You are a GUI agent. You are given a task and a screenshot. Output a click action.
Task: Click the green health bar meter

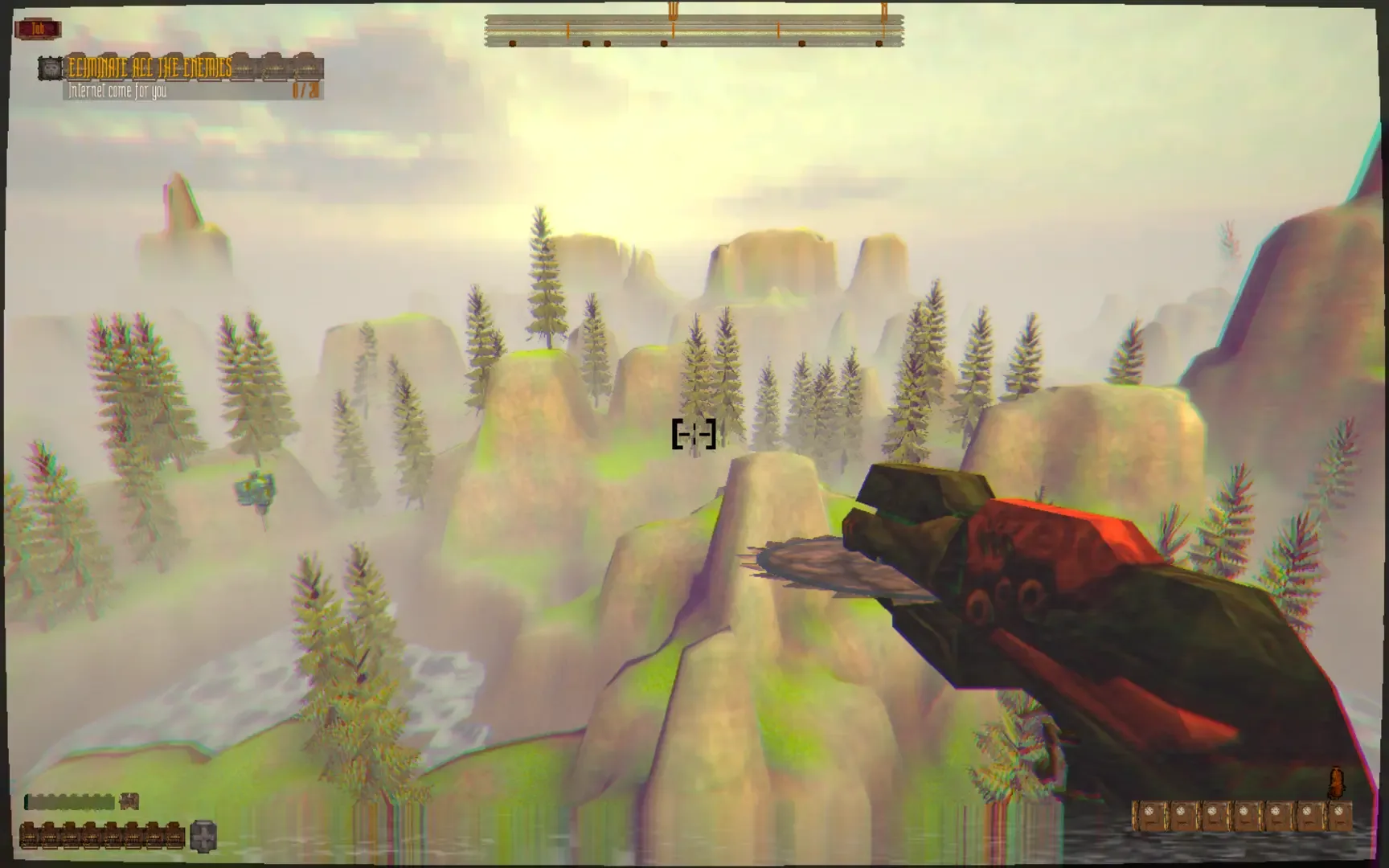click(70, 801)
